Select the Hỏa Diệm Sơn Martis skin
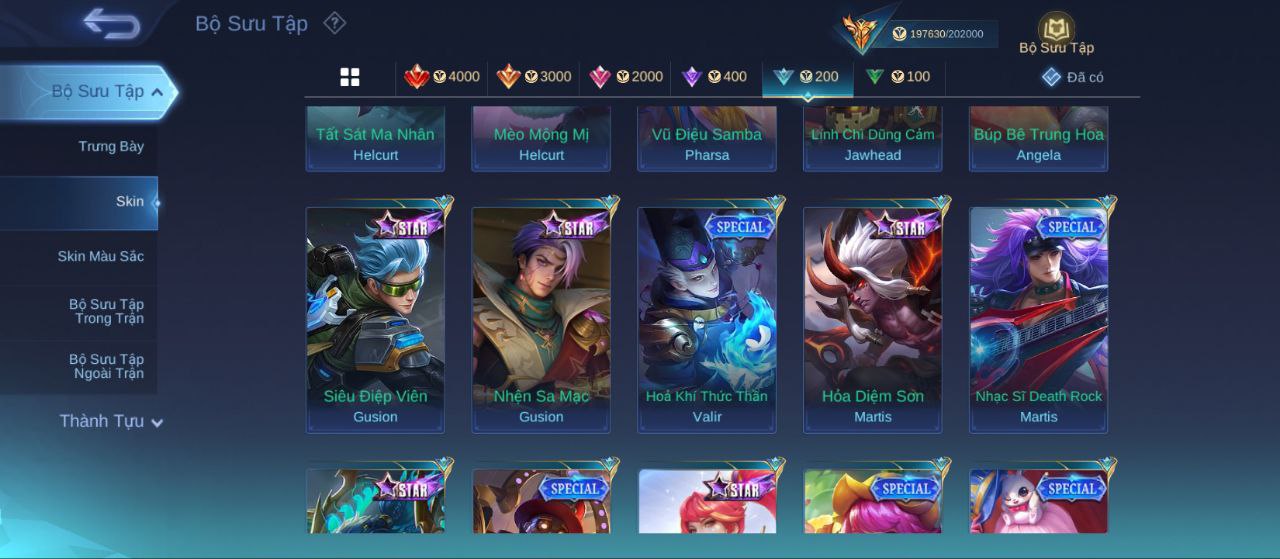The height and width of the screenshot is (559, 1280). pyautogui.click(x=873, y=319)
